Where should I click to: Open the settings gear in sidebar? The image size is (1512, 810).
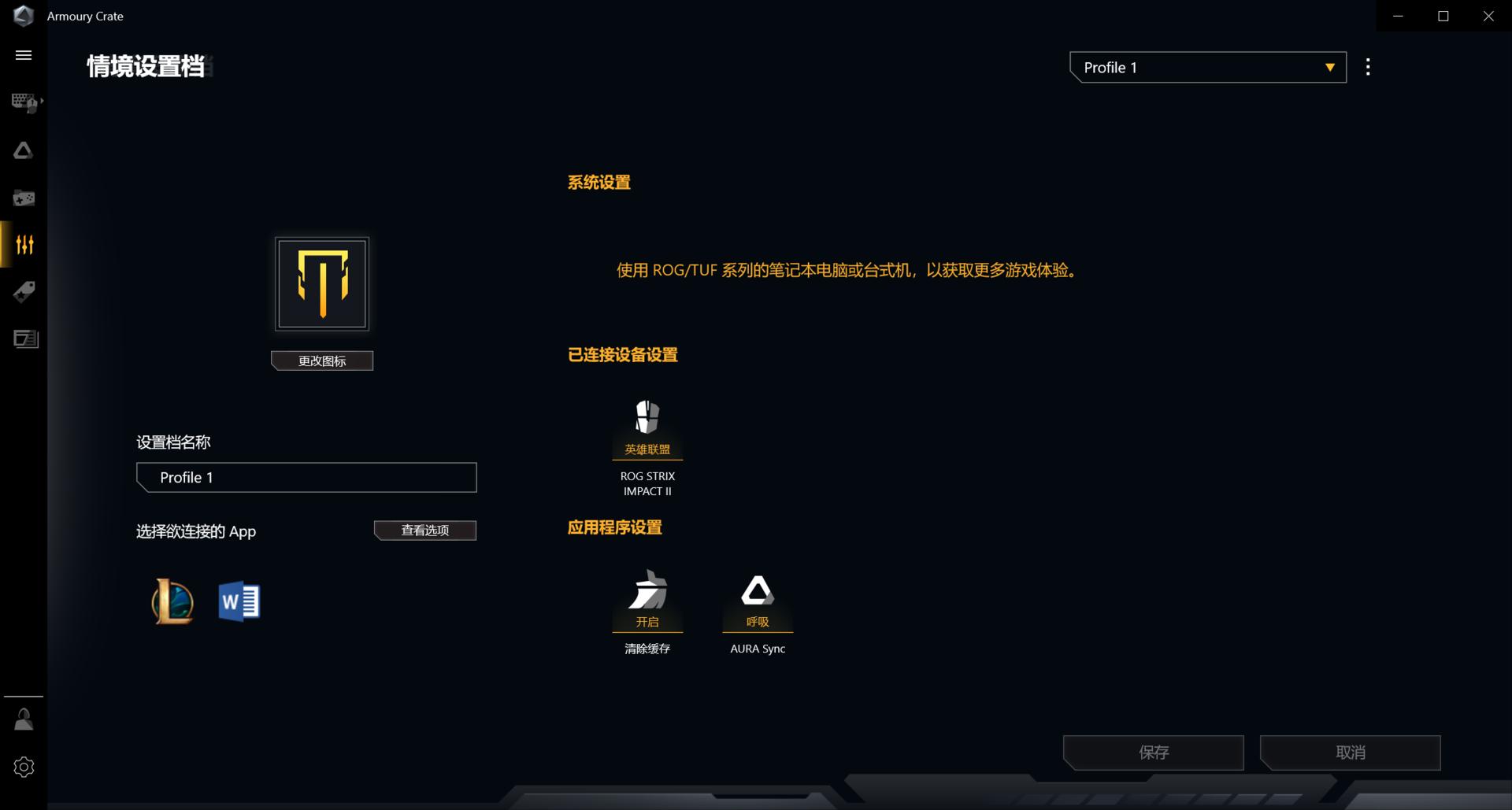[24, 767]
